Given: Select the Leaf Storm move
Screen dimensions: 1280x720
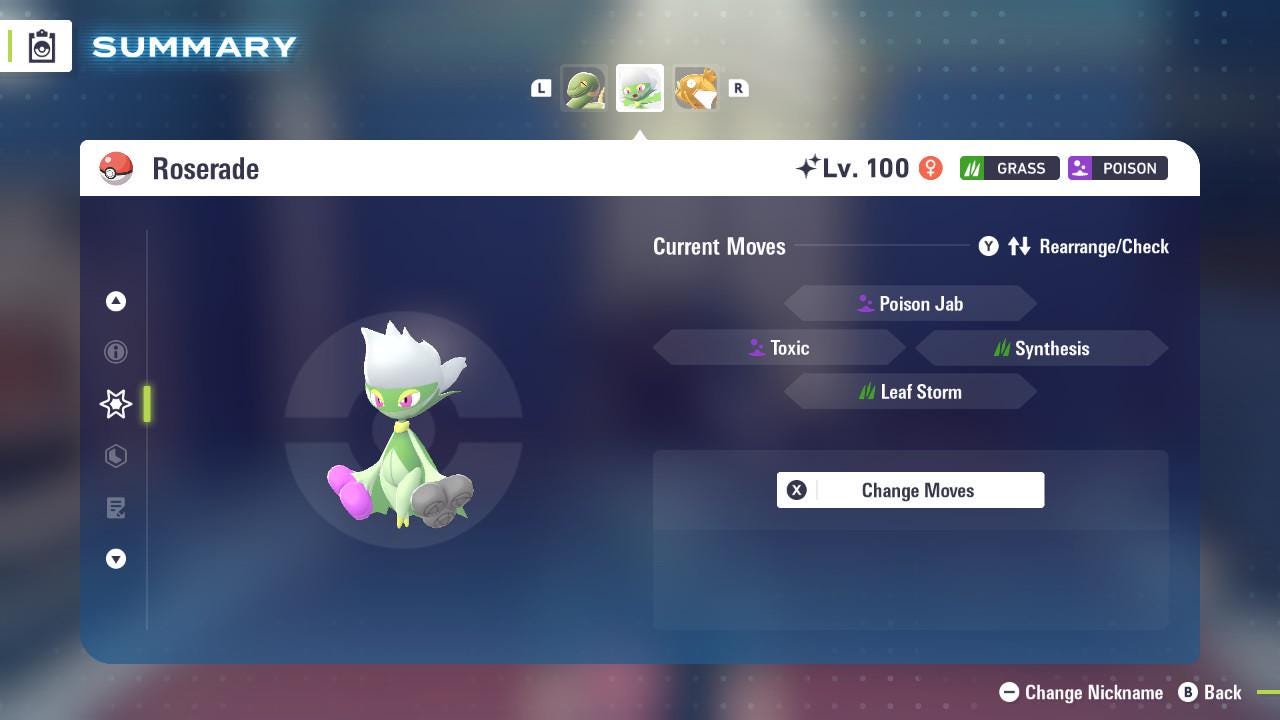Looking at the screenshot, I should pyautogui.click(x=911, y=391).
